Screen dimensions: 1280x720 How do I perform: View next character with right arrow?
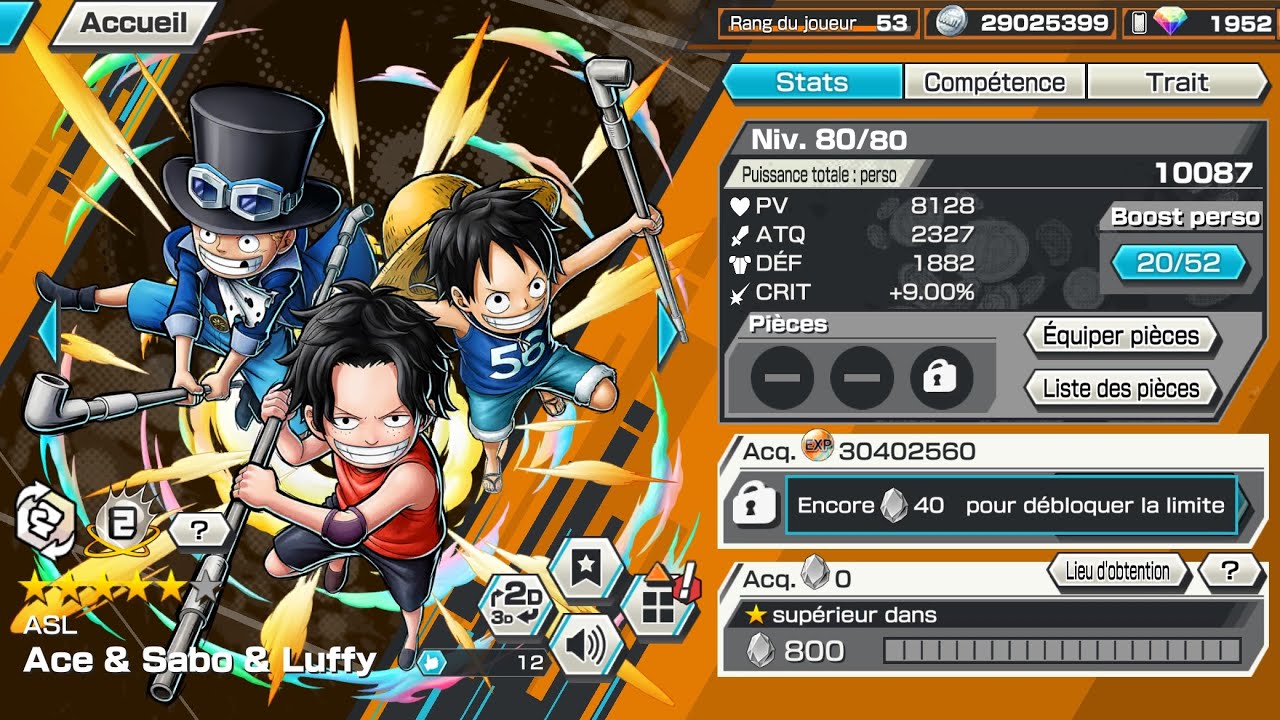(x=668, y=336)
